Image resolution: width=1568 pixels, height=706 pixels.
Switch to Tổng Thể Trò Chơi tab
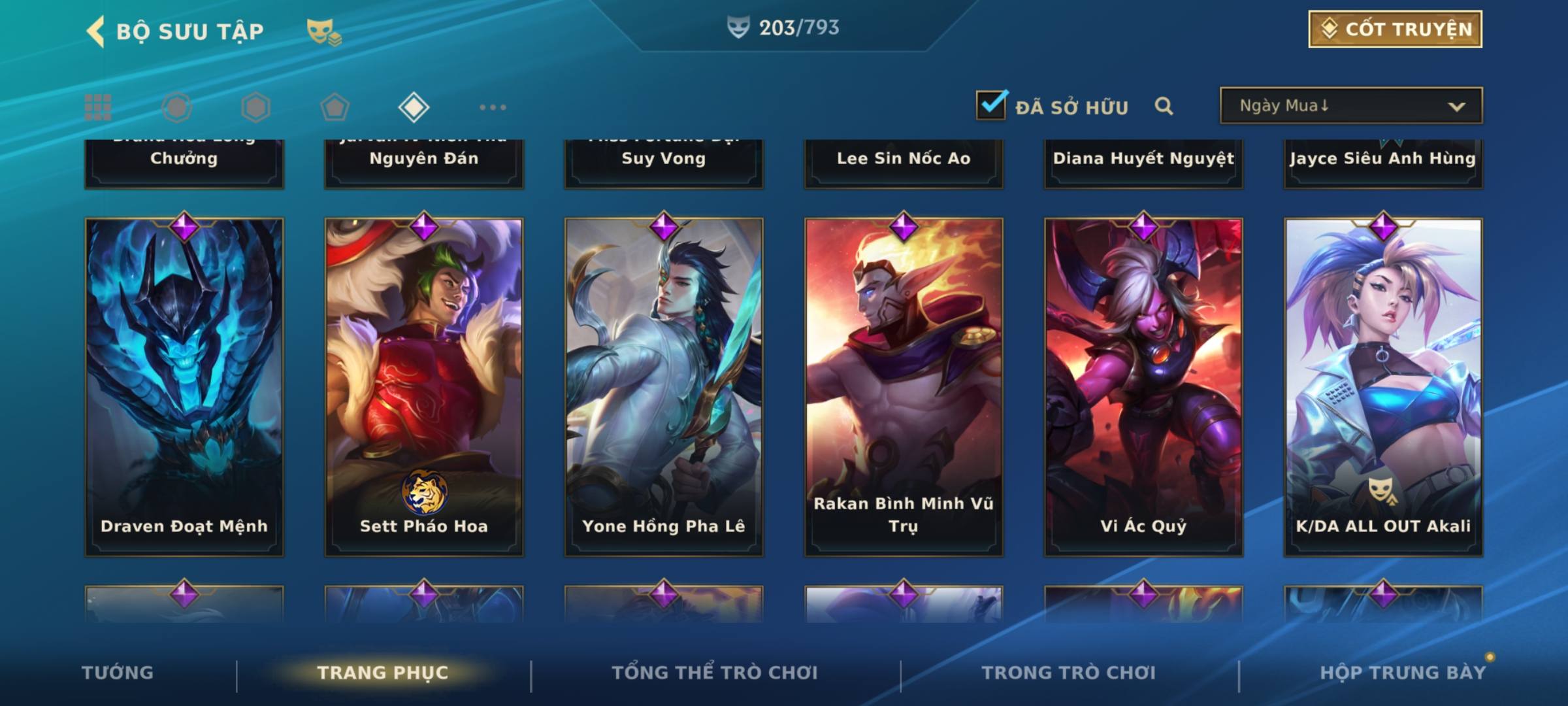(x=715, y=673)
